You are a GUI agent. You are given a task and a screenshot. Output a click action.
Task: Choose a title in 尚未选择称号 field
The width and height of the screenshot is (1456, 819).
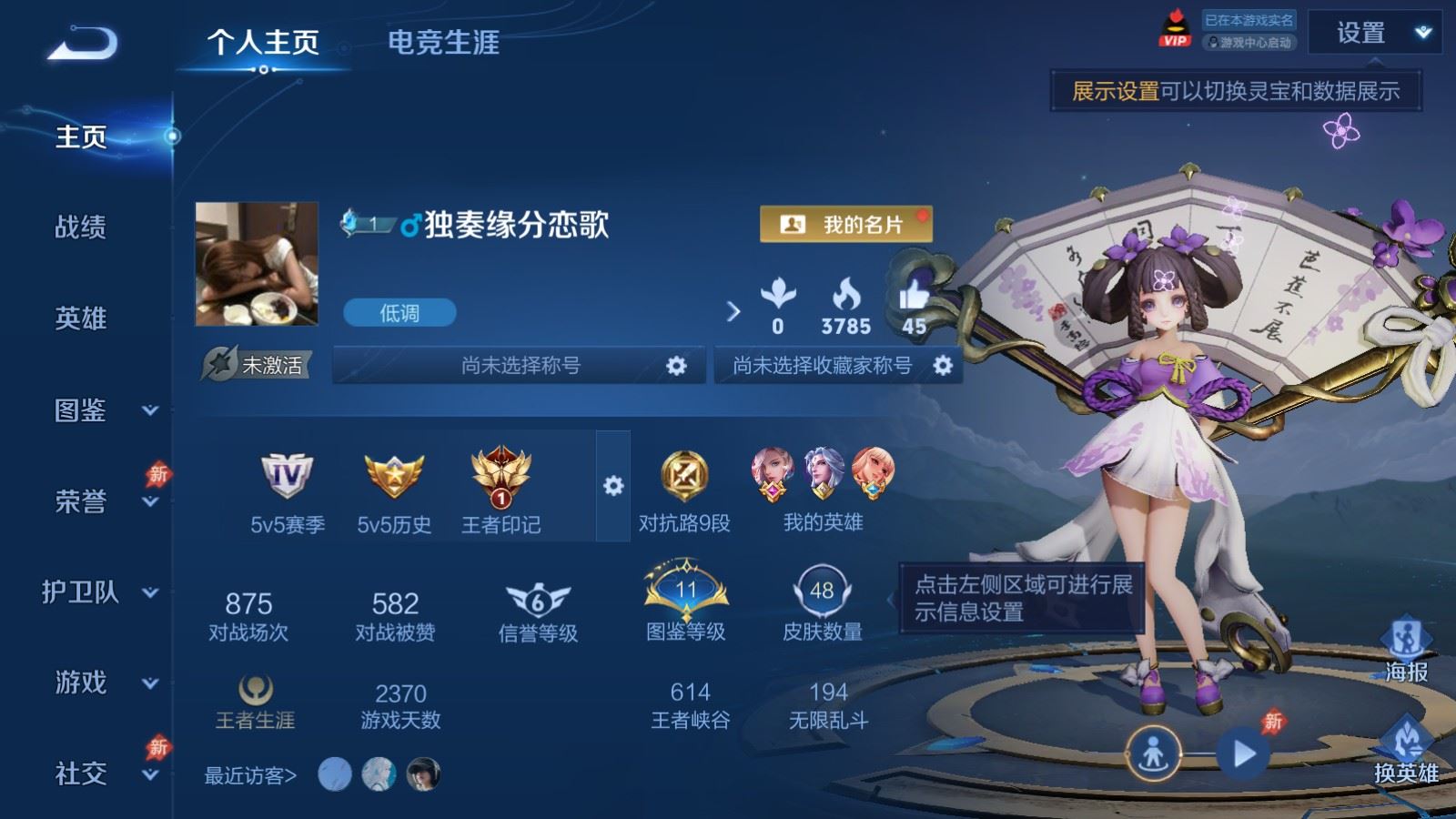coord(519,366)
